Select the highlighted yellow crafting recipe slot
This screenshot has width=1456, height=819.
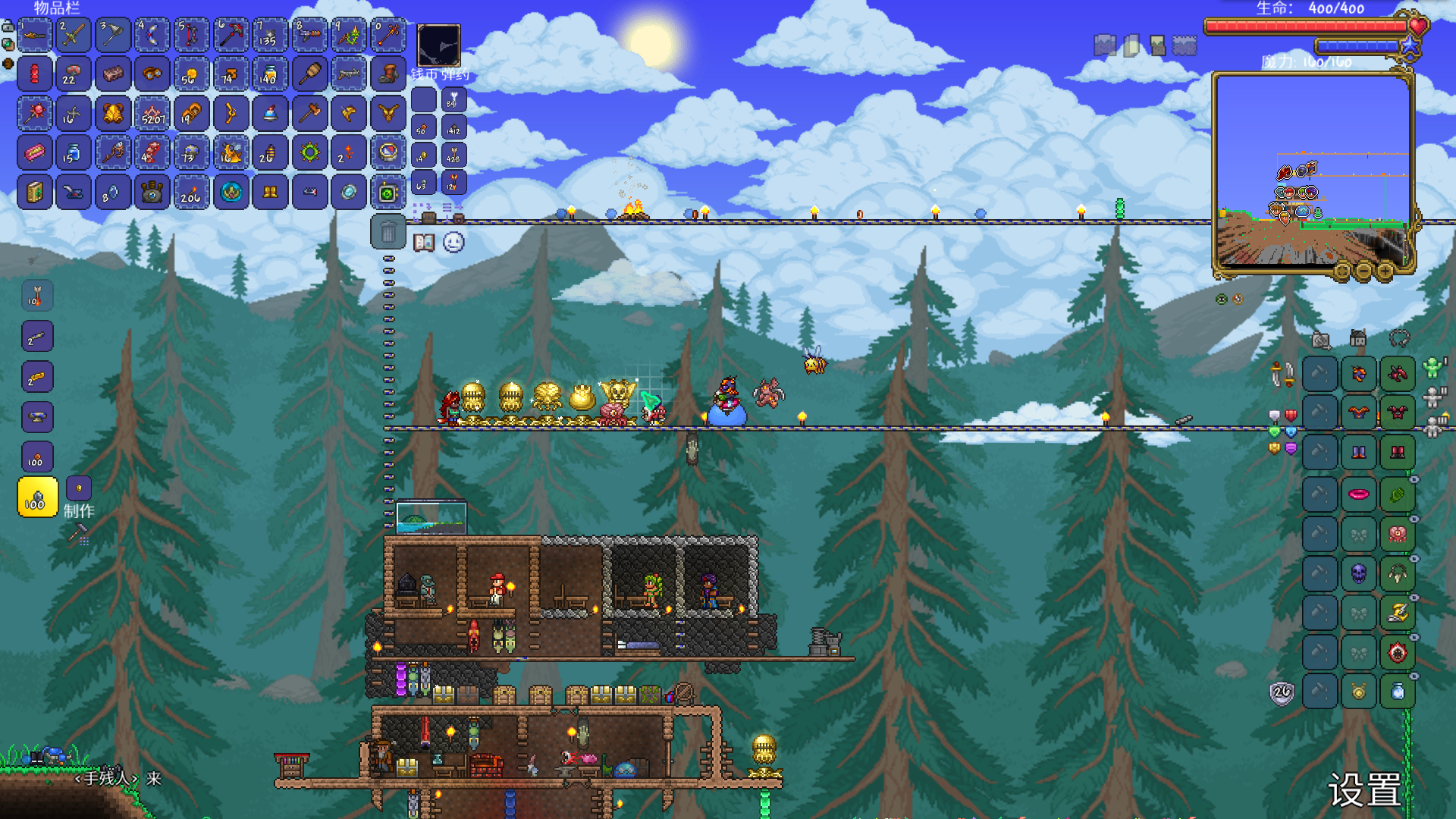click(37, 497)
